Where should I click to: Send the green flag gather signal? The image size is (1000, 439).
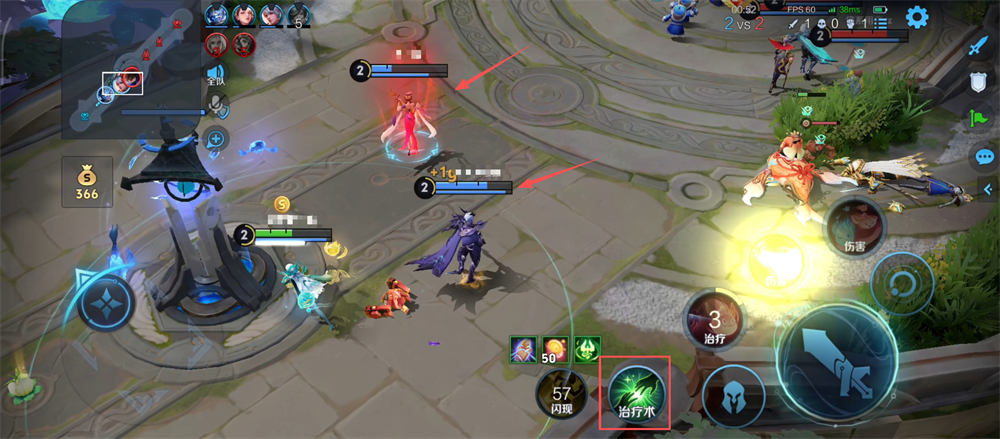pos(979,120)
